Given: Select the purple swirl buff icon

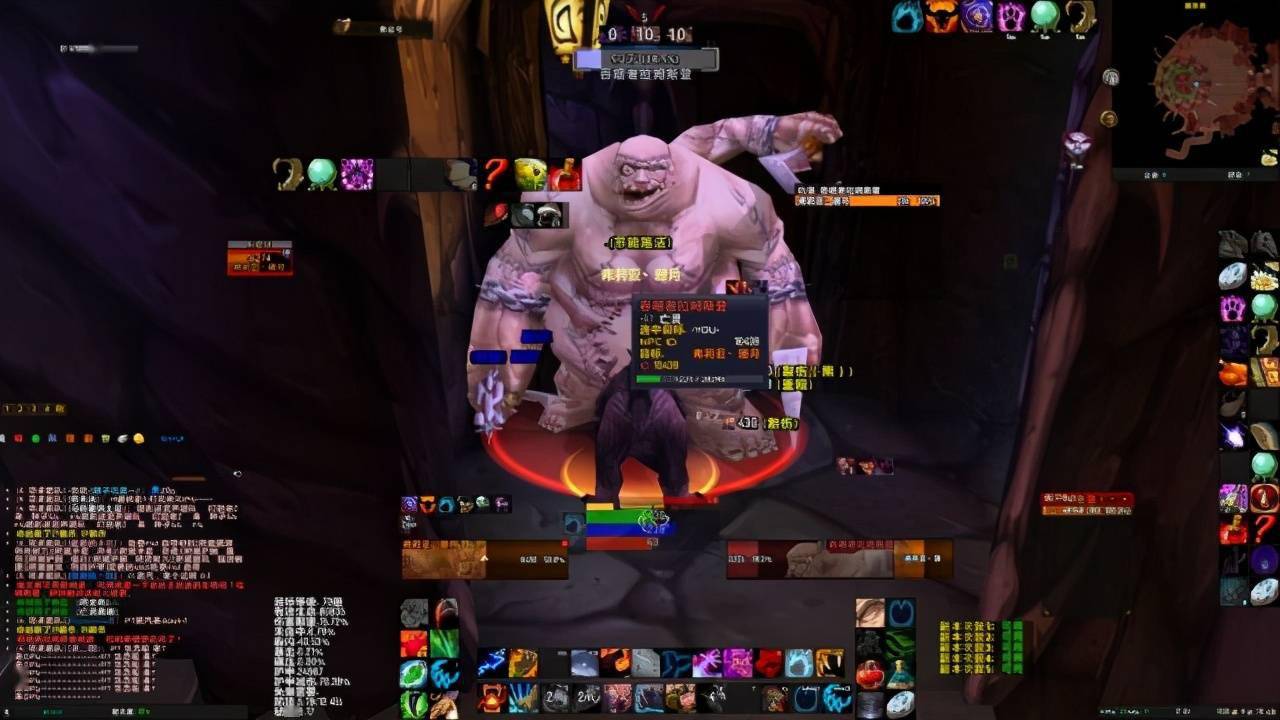Looking at the screenshot, I should [x=976, y=16].
